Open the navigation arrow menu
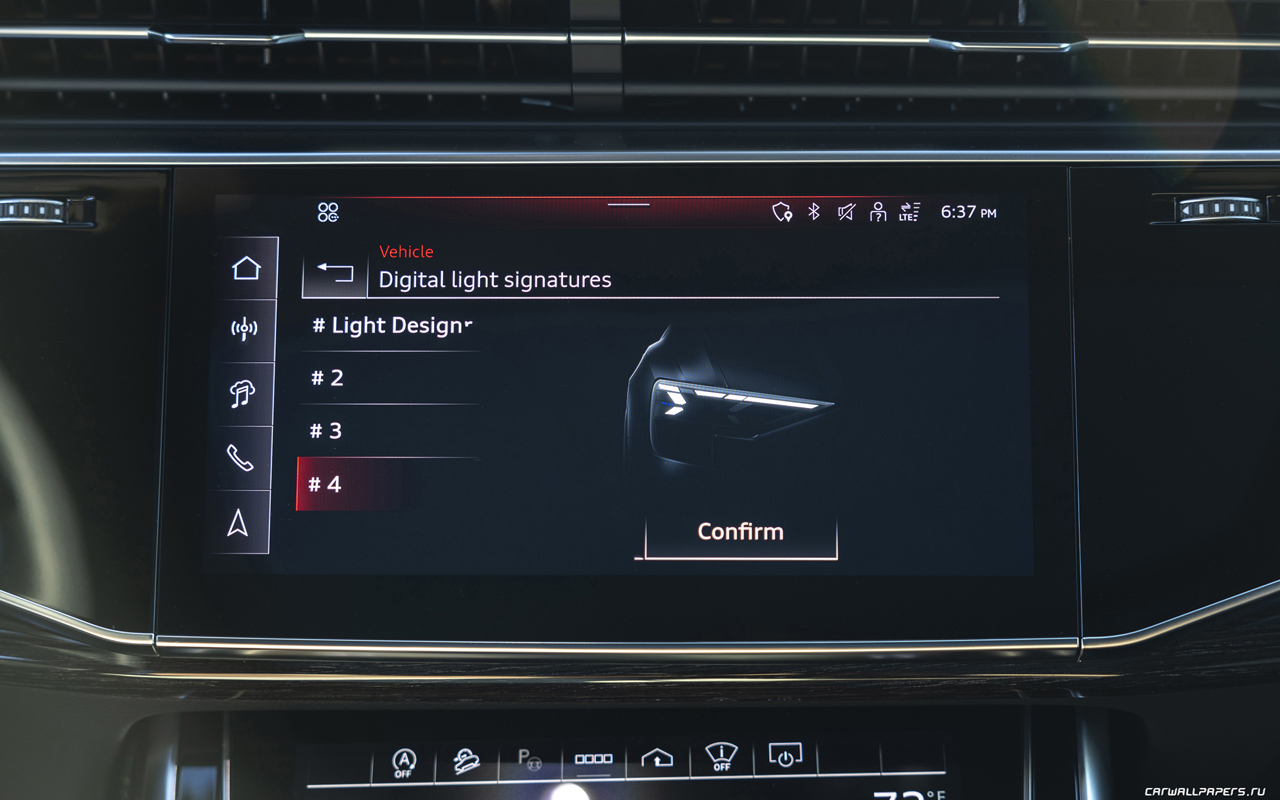The height and width of the screenshot is (800, 1280). [238, 522]
